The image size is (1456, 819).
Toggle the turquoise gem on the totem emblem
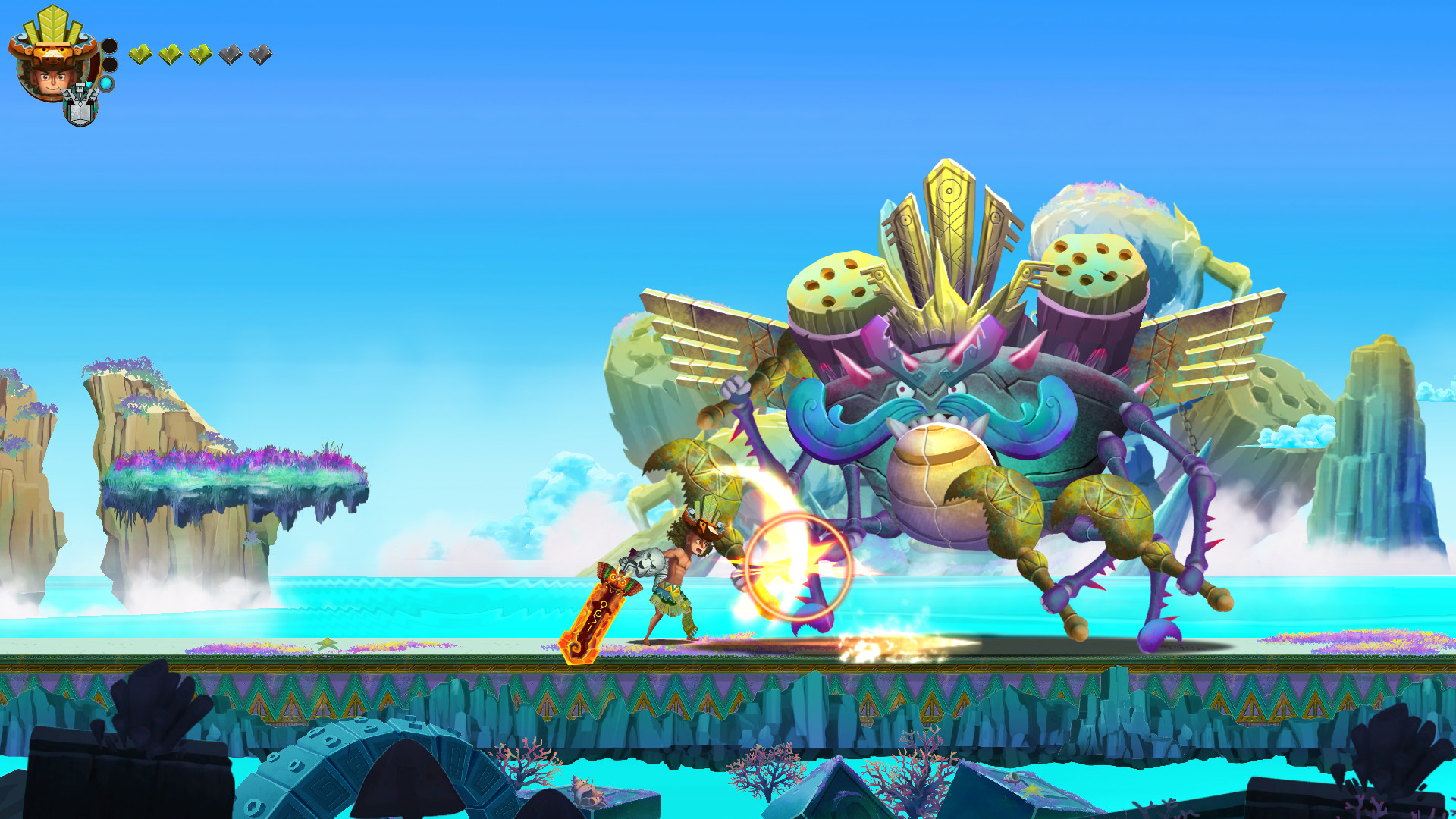[x=89, y=85]
